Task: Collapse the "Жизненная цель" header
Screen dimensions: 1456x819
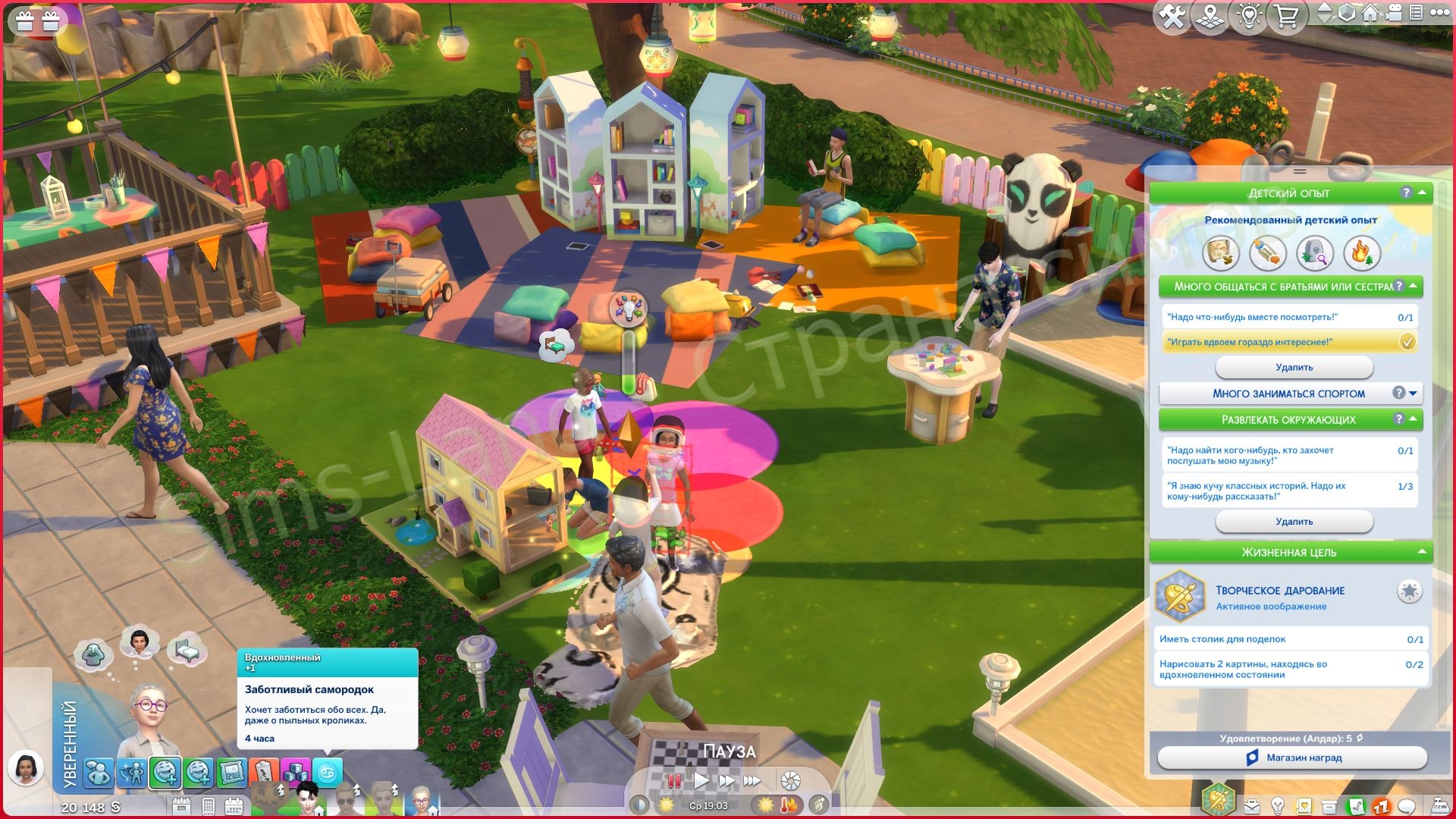Action: tap(1422, 552)
